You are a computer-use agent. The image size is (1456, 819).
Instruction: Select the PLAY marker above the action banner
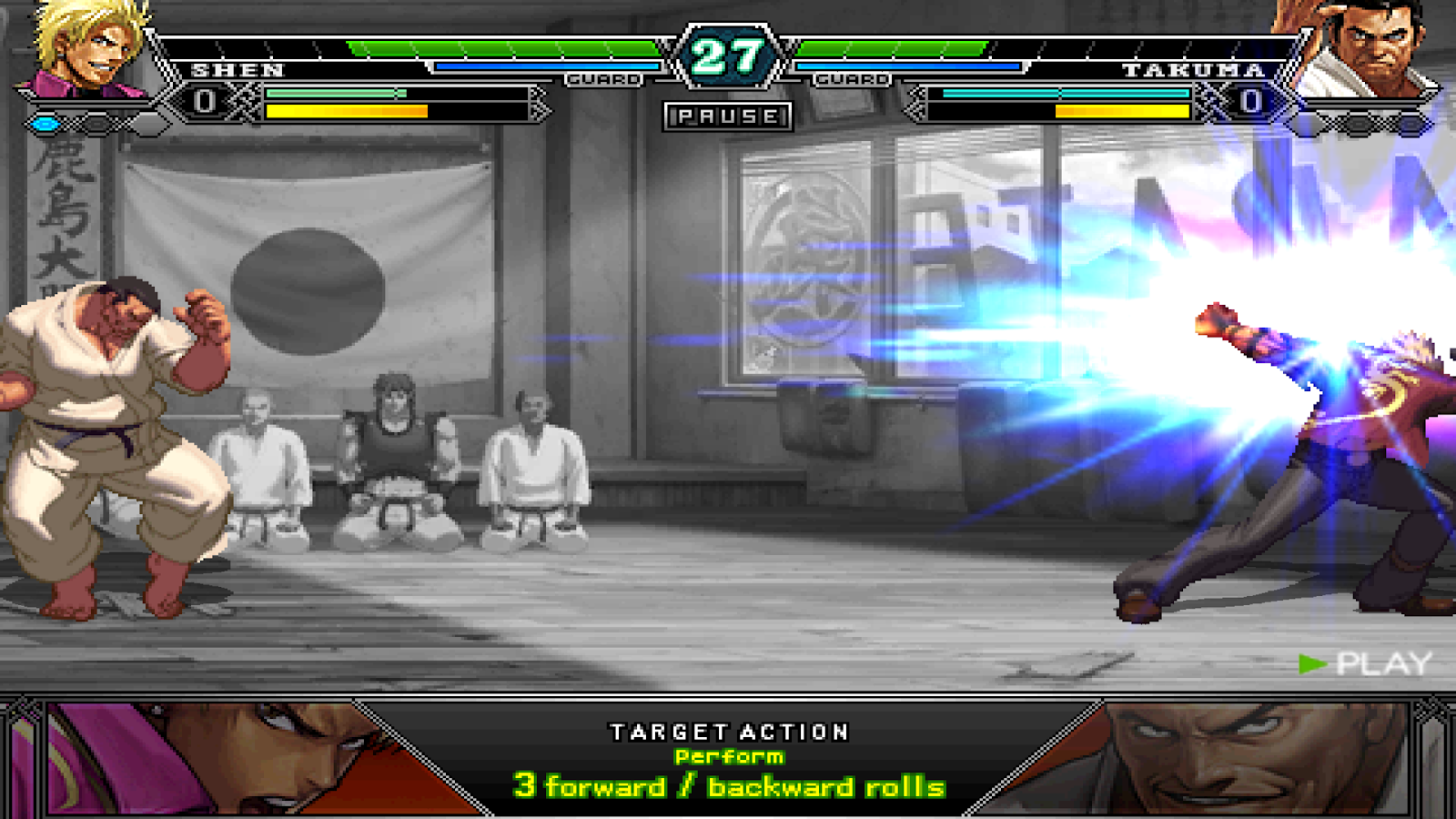tap(1376, 662)
